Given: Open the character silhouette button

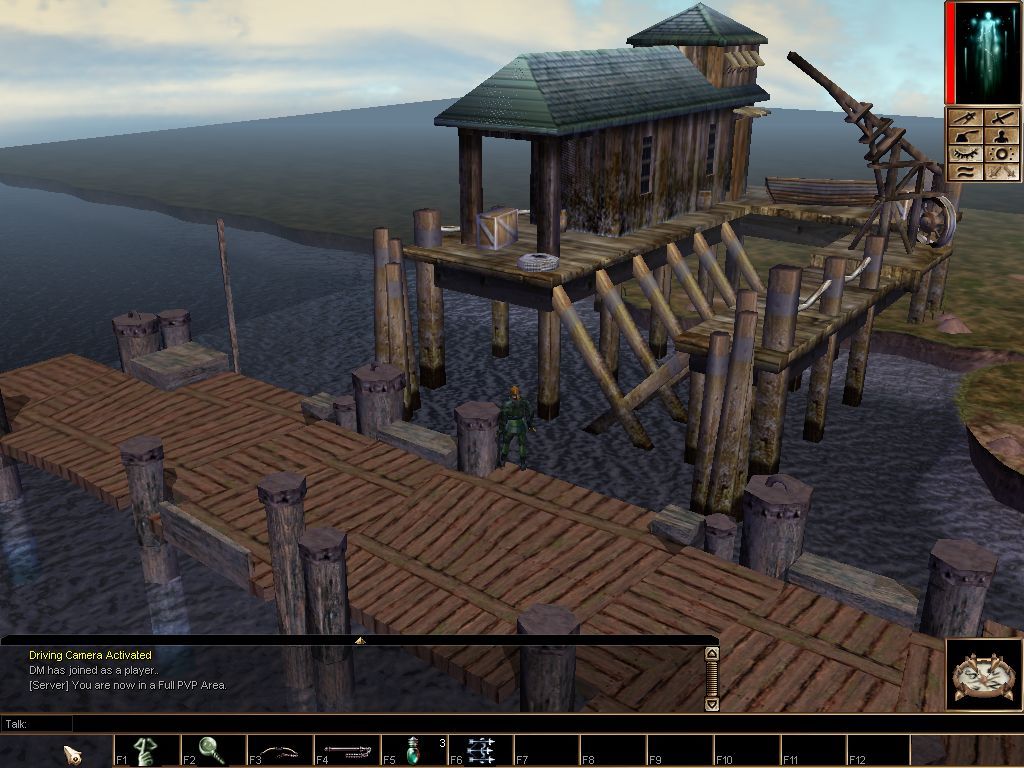Looking at the screenshot, I should [x=1002, y=136].
